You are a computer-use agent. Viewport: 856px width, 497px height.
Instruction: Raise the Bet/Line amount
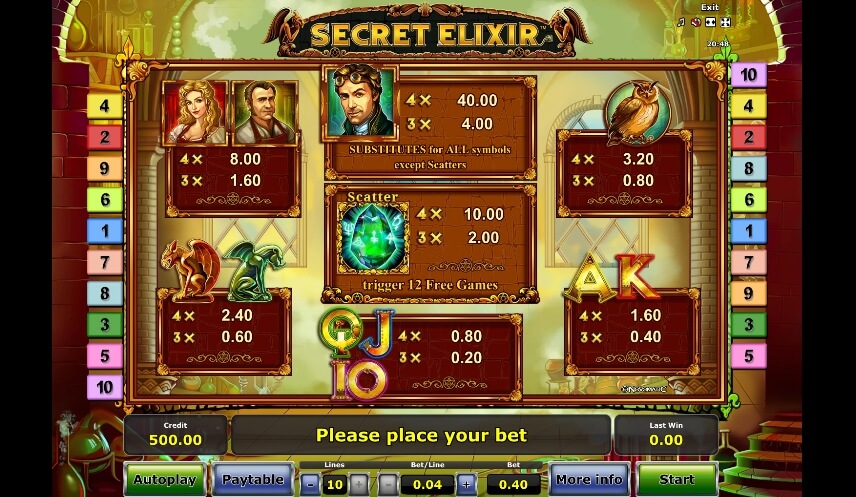[466, 485]
